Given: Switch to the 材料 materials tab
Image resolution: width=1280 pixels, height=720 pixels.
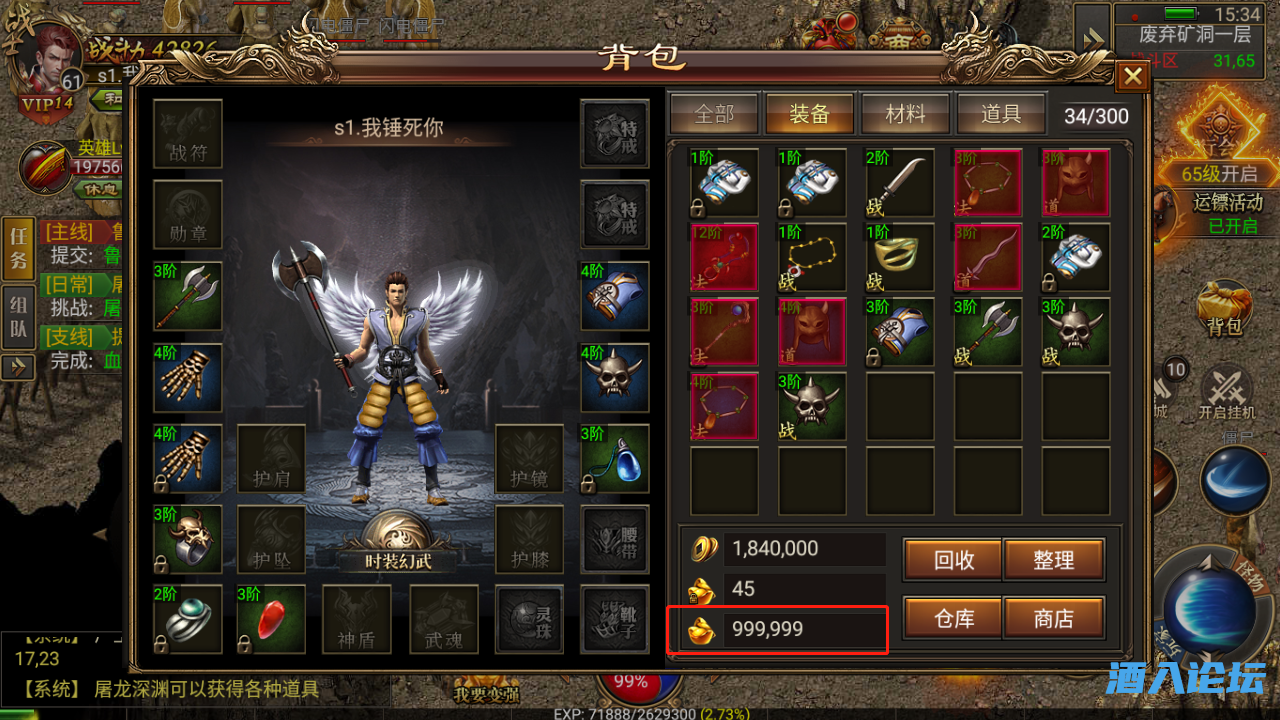Looking at the screenshot, I should point(906,113).
